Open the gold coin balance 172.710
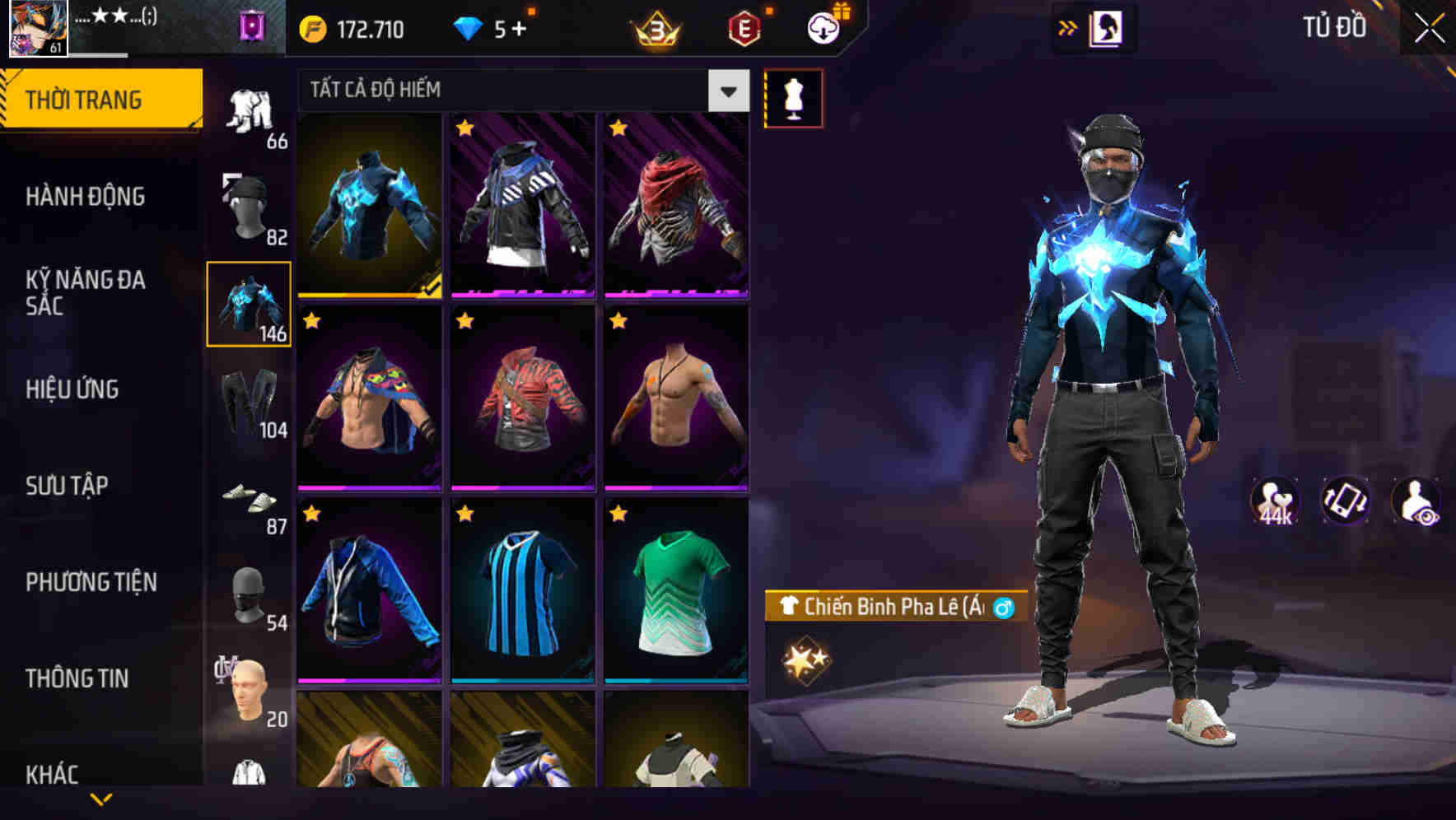 pyautogui.click(x=349, y=29)
